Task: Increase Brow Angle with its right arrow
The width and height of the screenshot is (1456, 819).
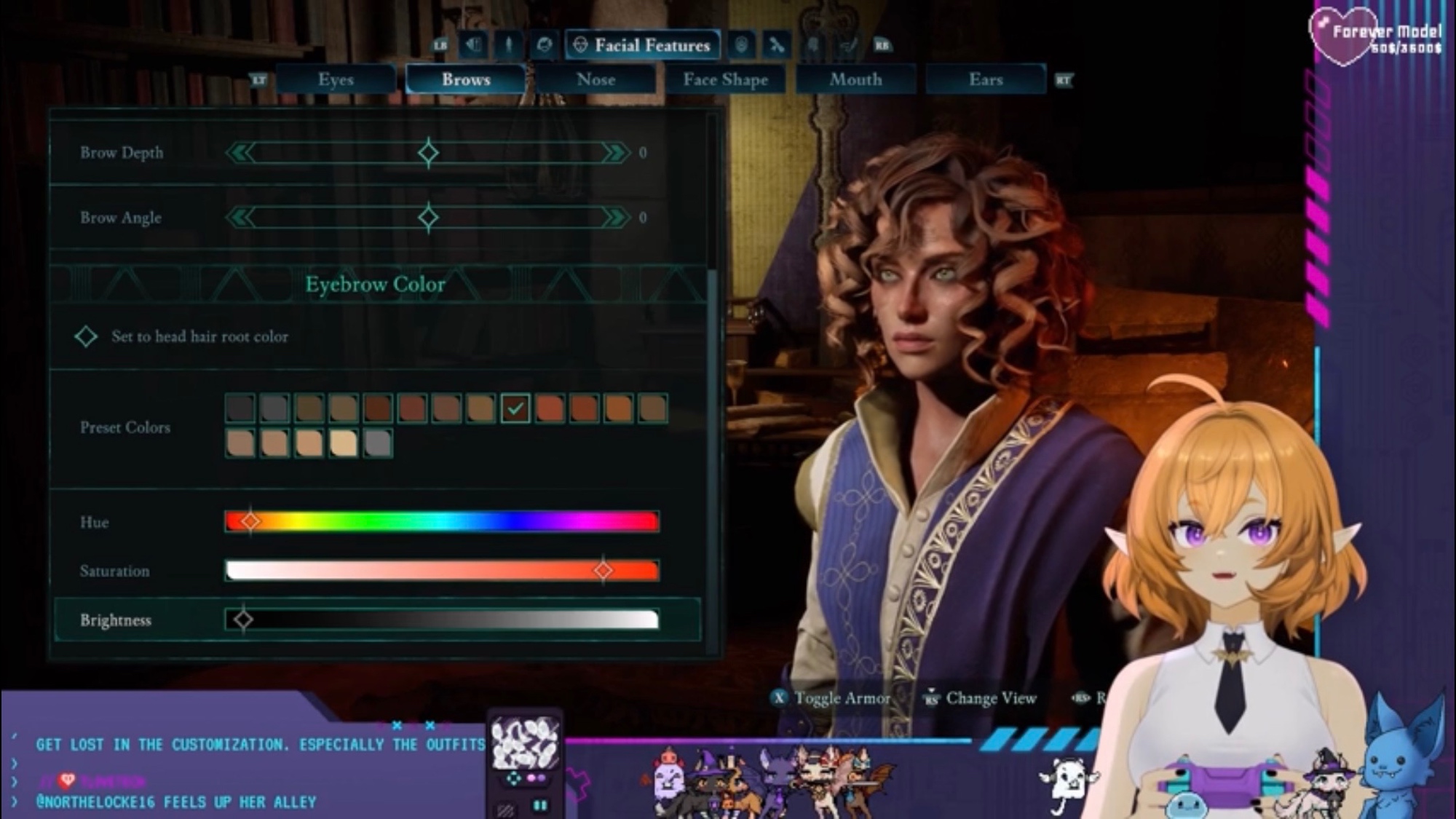Action: pos(616,217)
